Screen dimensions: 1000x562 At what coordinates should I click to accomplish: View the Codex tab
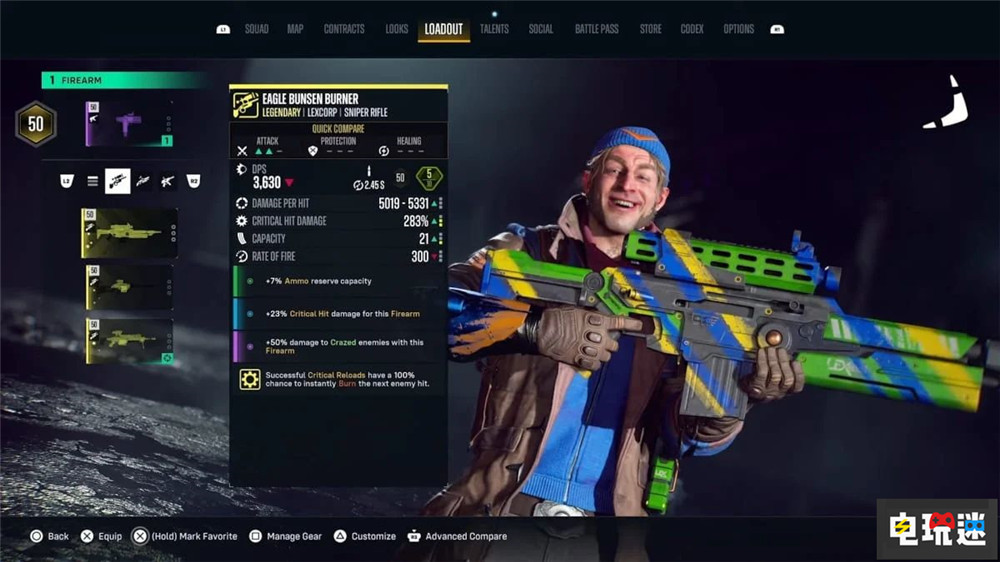tap(692, 29)
